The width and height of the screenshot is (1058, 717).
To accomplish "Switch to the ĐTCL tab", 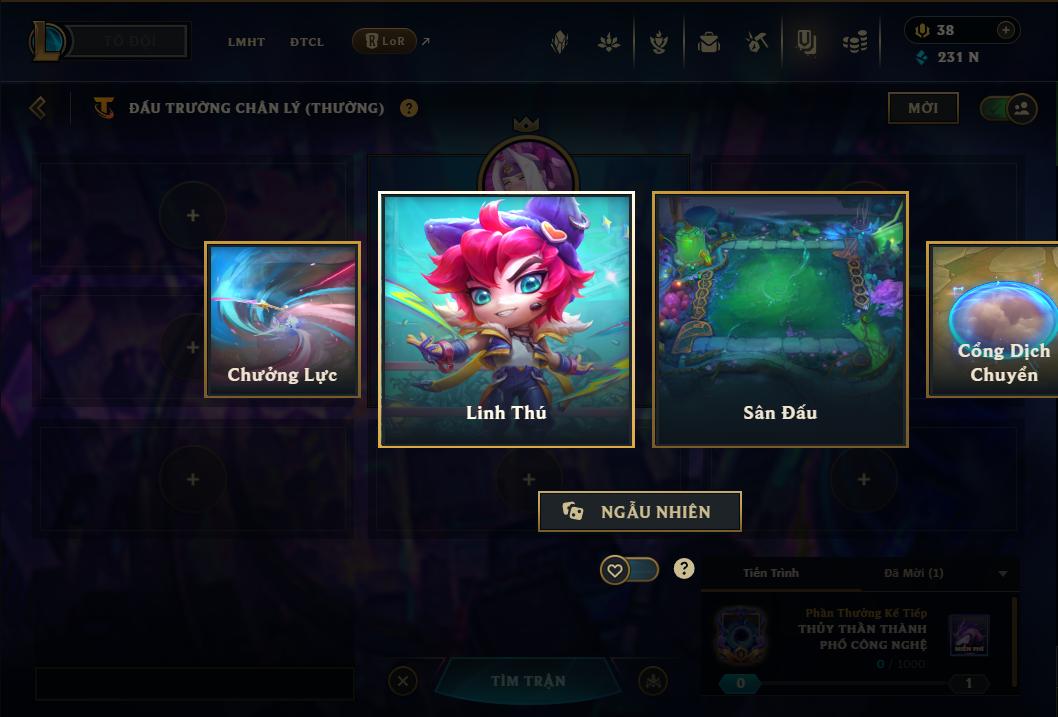I will [307, 42].
